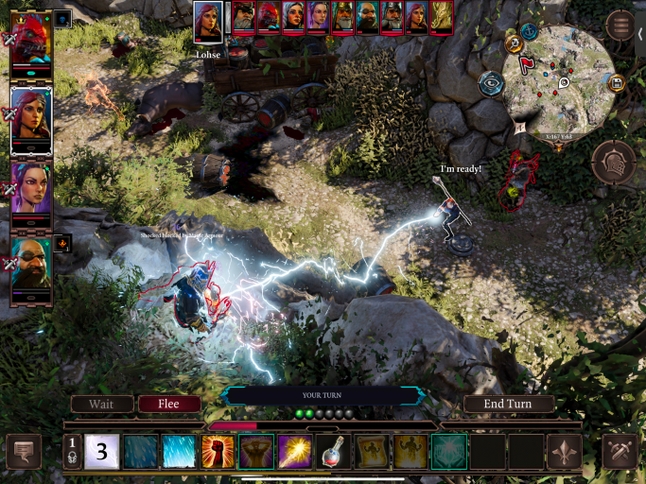Select the bearded dwarf with eyepatch portrait

click(x=31, y=264)
